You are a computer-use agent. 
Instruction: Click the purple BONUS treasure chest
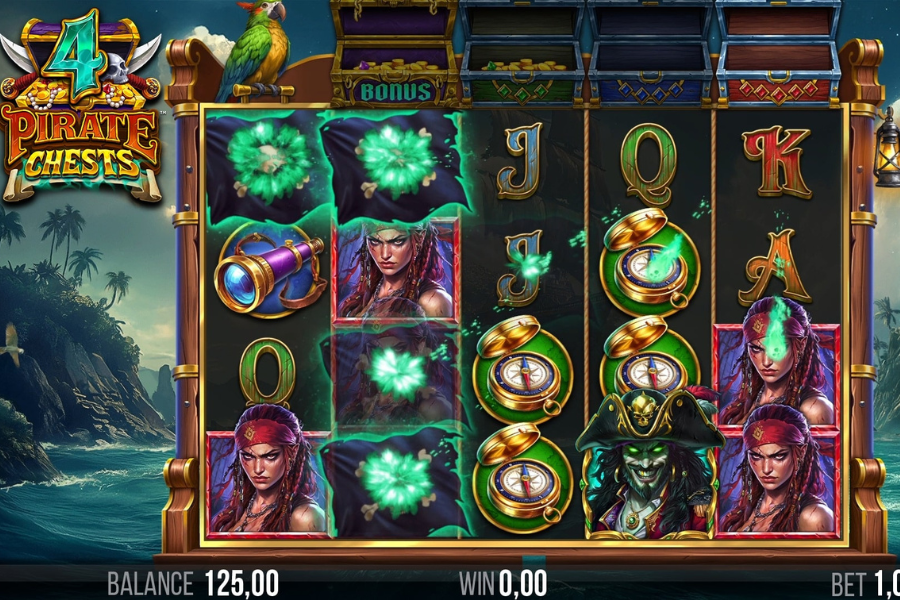395,55
